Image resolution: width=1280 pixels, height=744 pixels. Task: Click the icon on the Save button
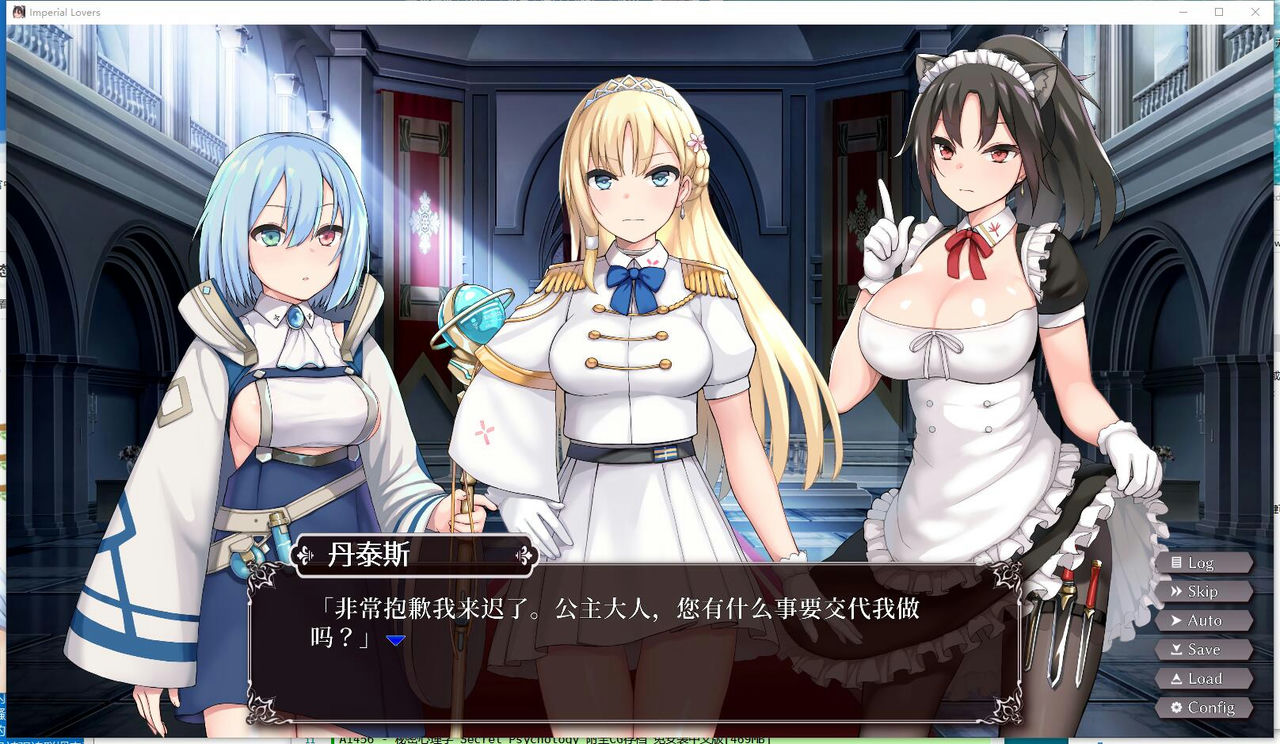tap(1176, 649)
